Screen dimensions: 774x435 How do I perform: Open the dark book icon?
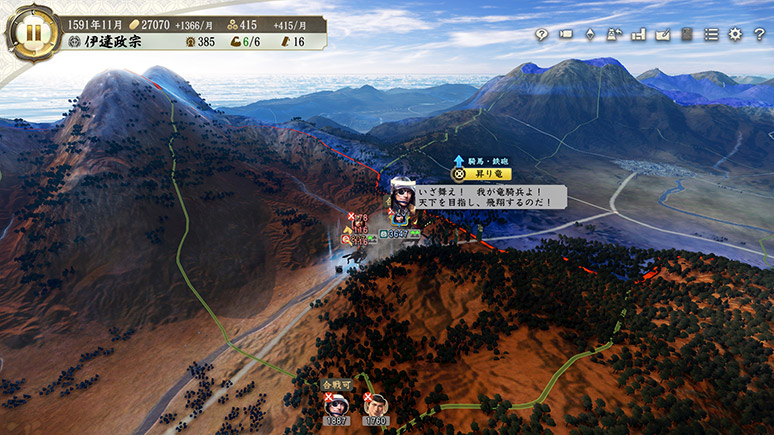(x=687, y=35)
